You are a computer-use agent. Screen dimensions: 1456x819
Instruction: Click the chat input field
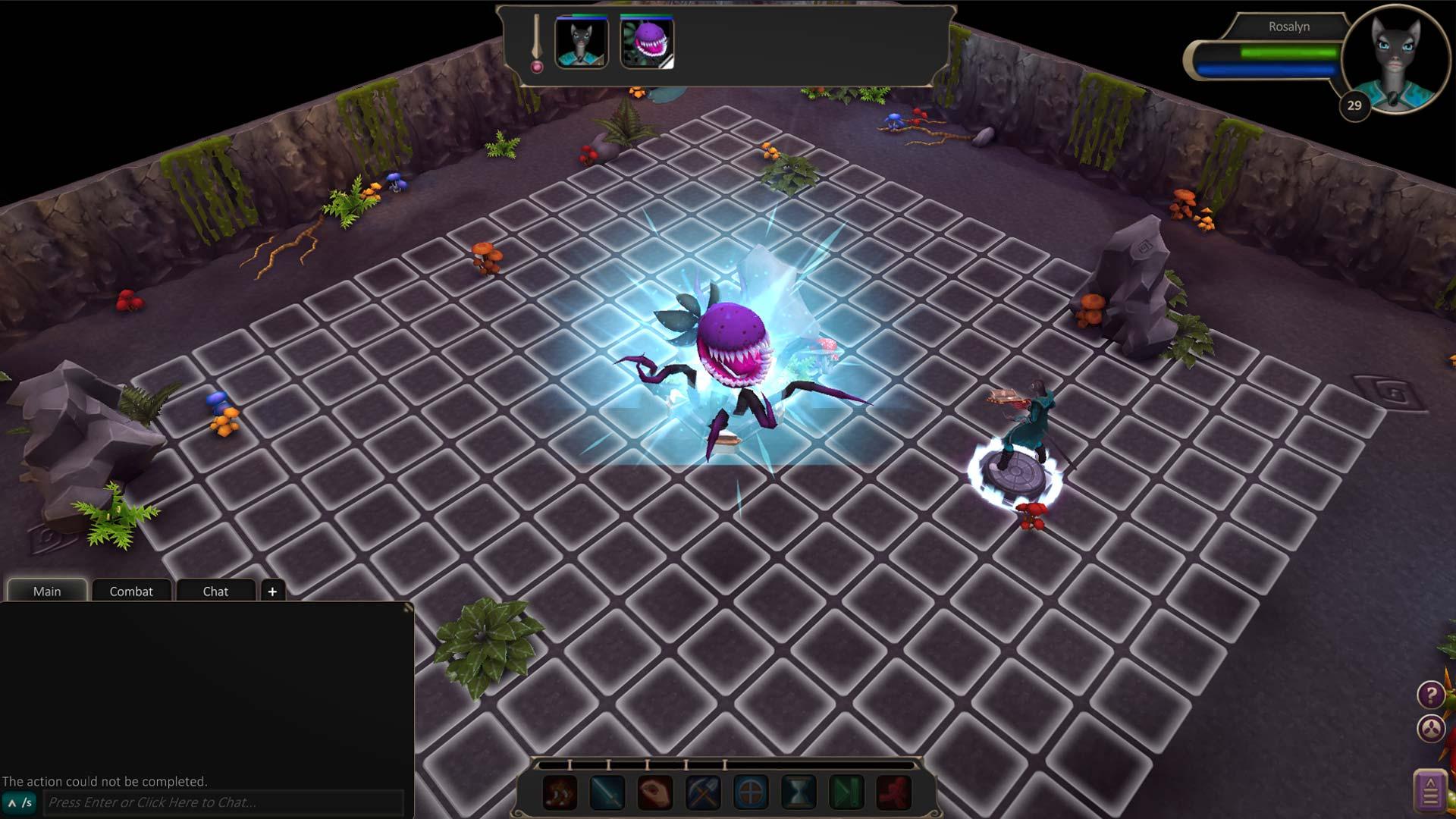[224, 802]
